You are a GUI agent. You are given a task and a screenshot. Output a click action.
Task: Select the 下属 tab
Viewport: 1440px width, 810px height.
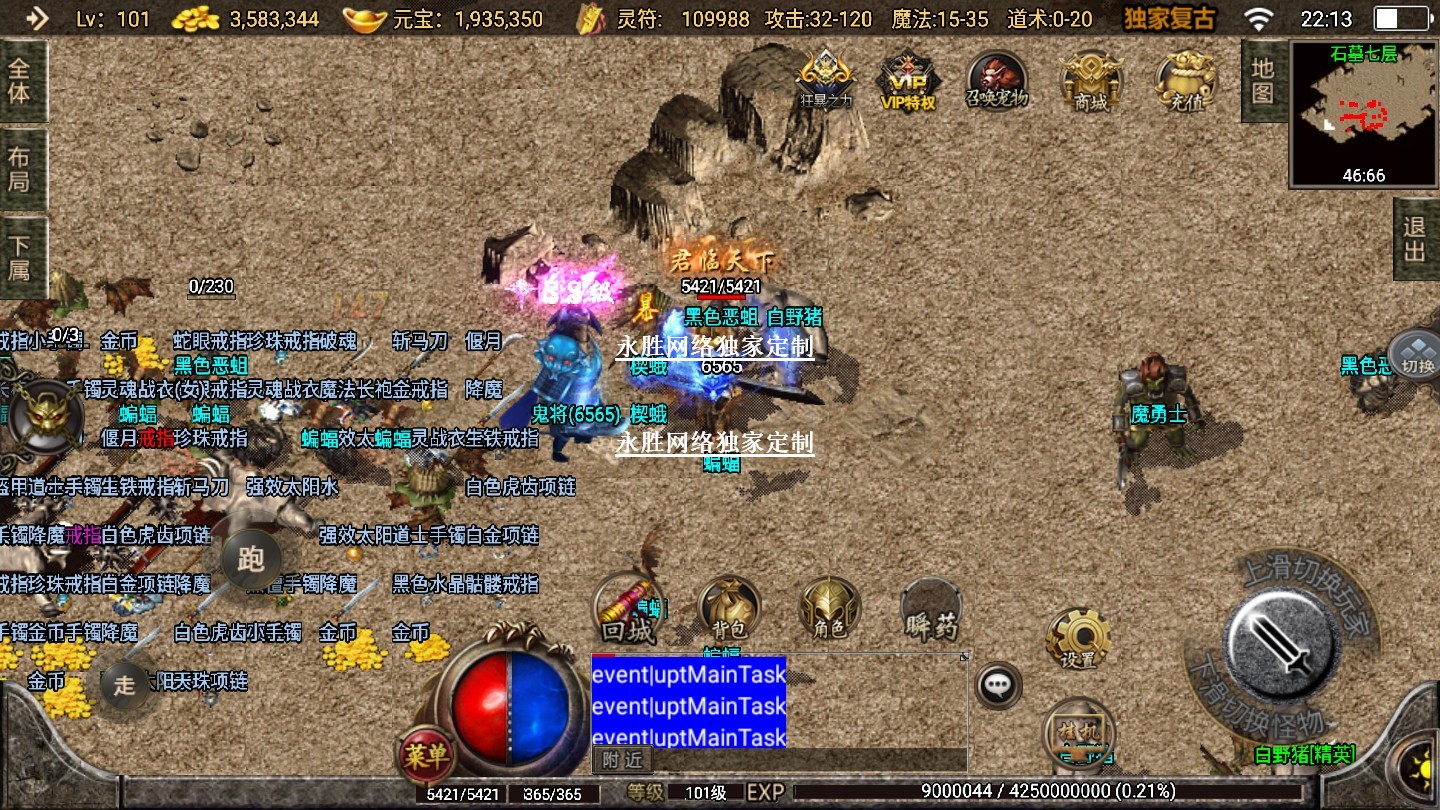[x=20, y=257]
